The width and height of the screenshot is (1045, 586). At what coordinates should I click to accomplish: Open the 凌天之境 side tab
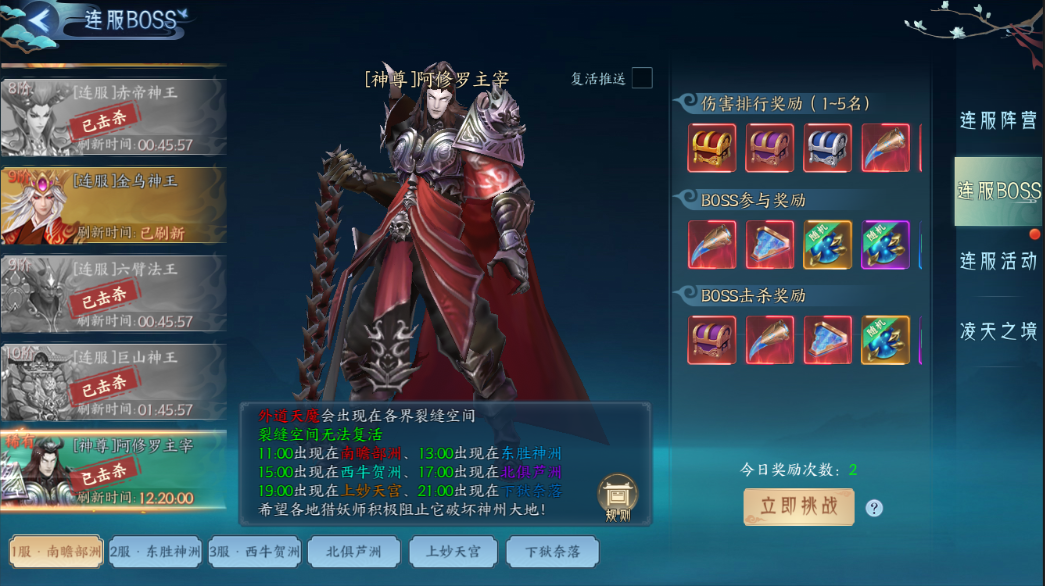(998, 331)
